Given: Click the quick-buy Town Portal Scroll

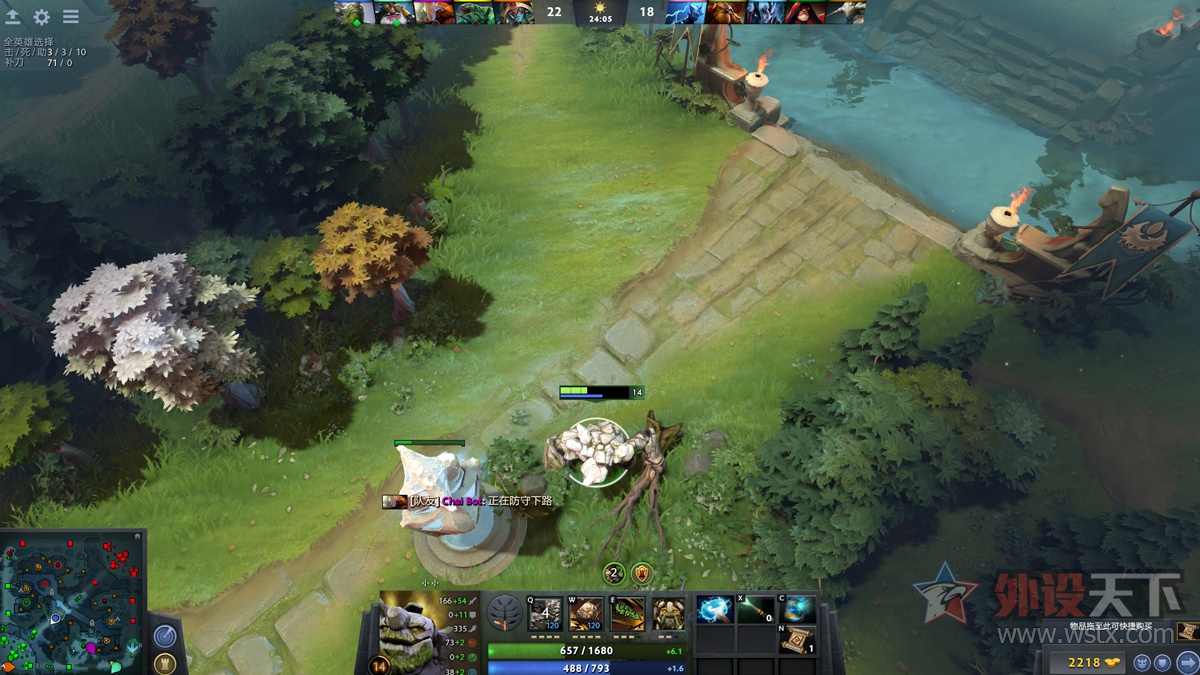Looking at the screenshot, I should (1187, 631).
